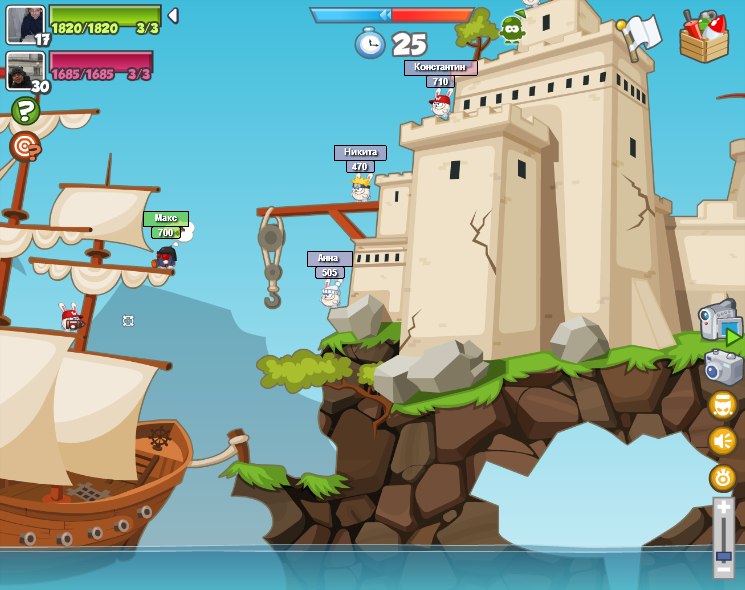Toggle sound with the speaker button
Image resolution: width=745 pixels, height=590 pixels.
tap(722, 441)
